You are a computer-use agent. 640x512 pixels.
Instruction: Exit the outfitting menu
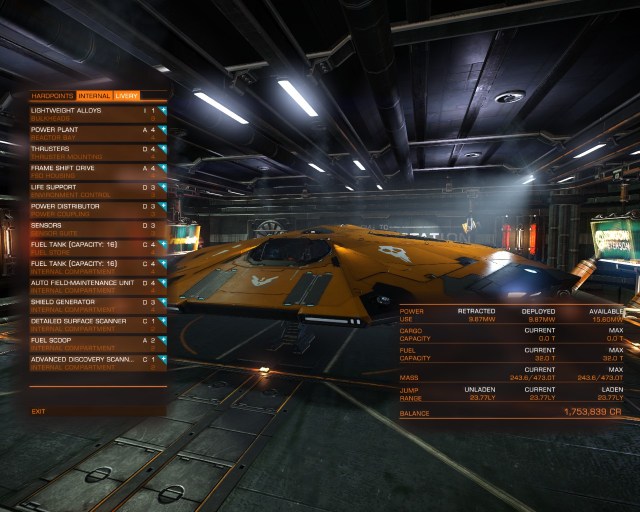tap(39, 411)
